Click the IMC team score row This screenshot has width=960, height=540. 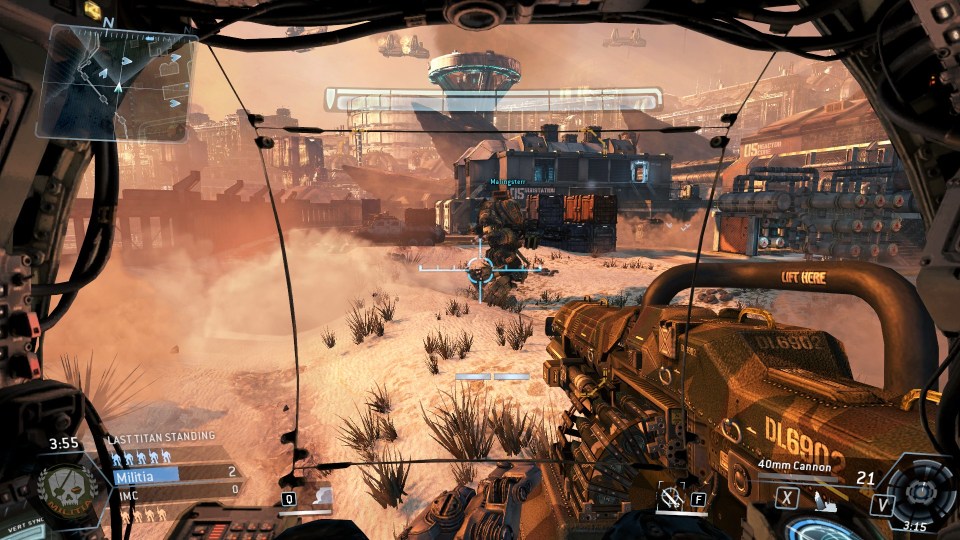point(175,489)
